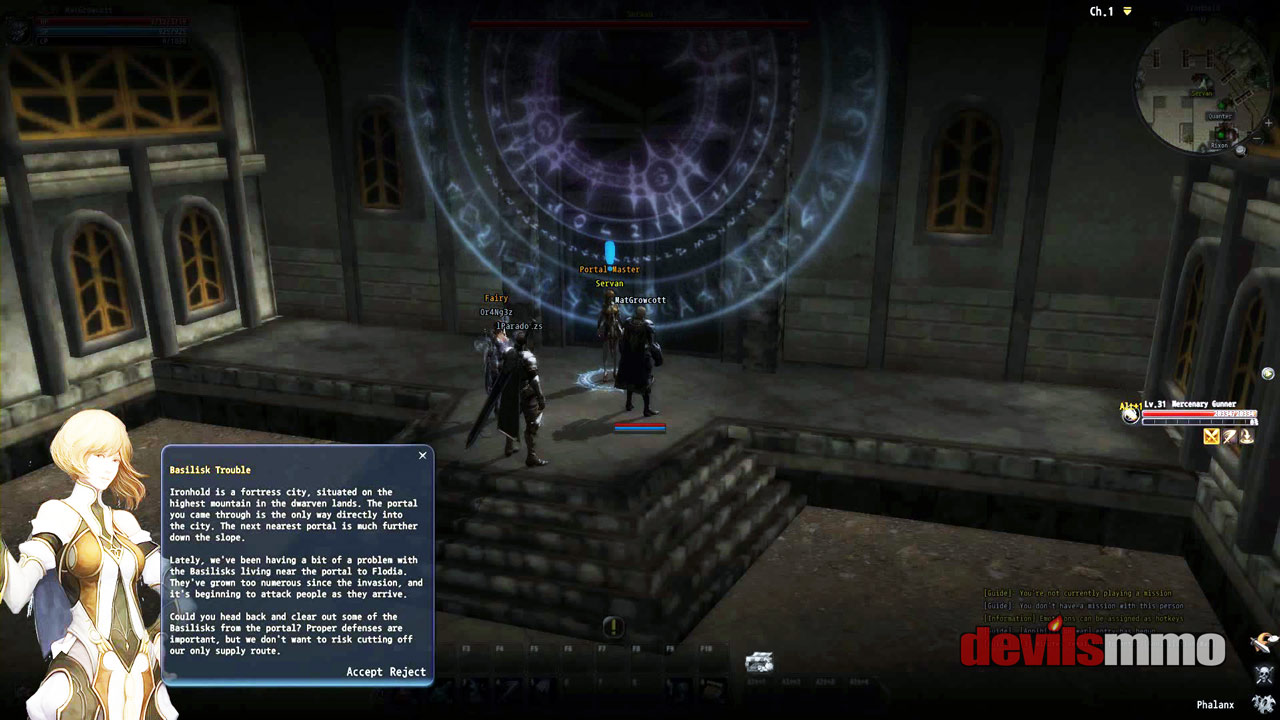Click the skull and crossbones icon
The height and width of the screenshot is (720, 1280).
point(1265,674)
